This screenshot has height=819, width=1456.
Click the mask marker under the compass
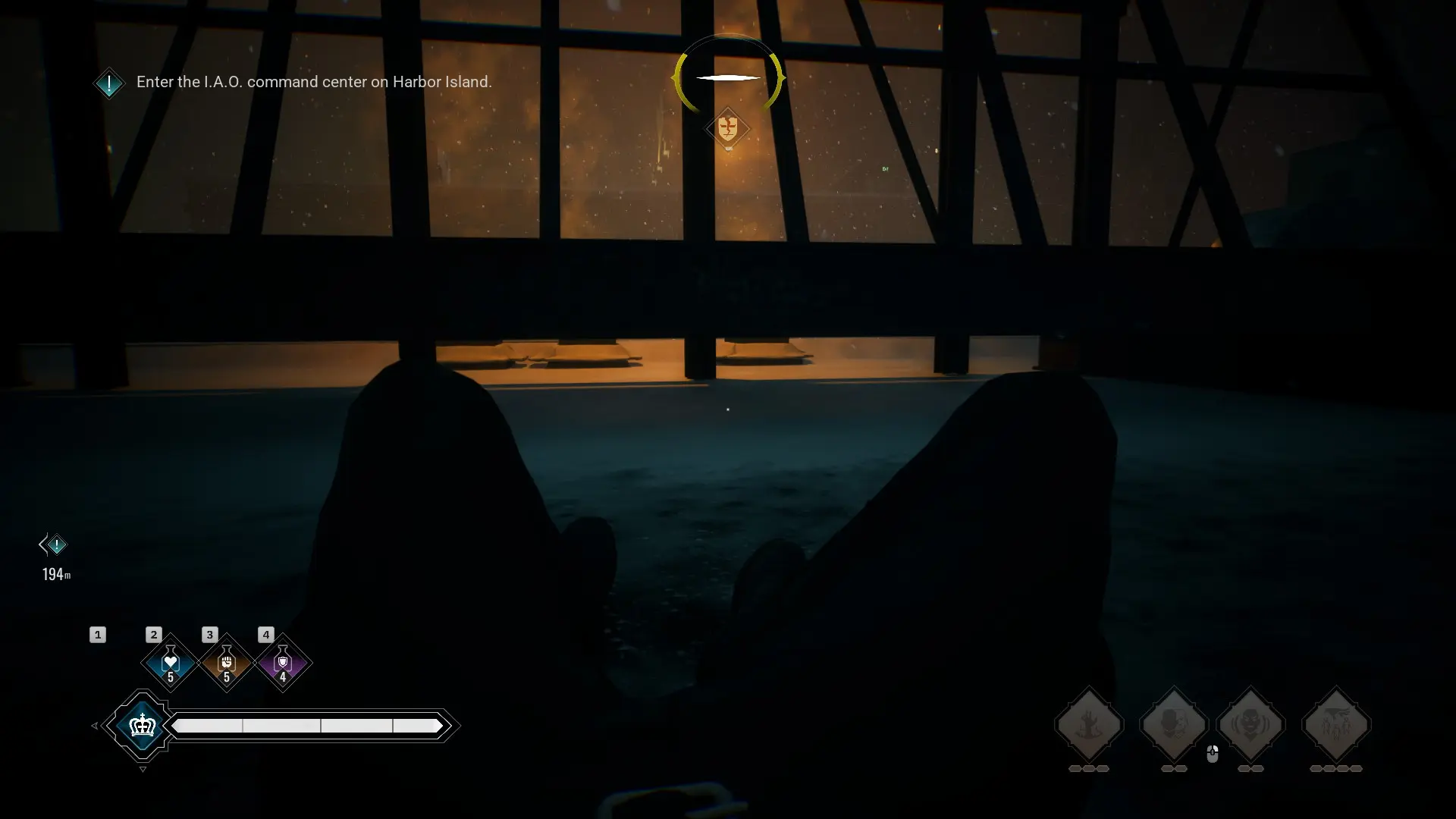click(x=727, y=128)
